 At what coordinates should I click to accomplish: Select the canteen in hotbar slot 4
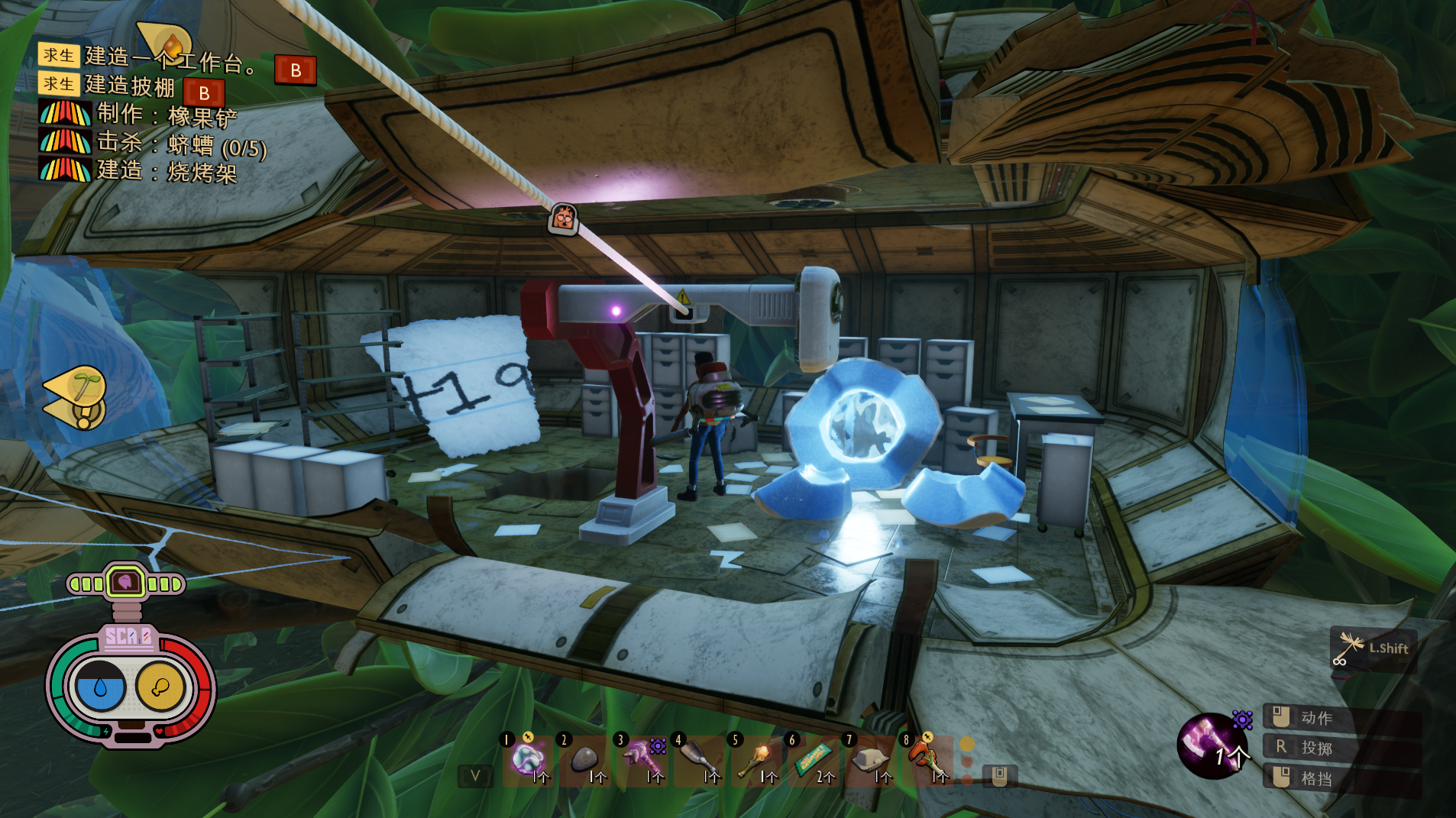(x=697, y=759)
